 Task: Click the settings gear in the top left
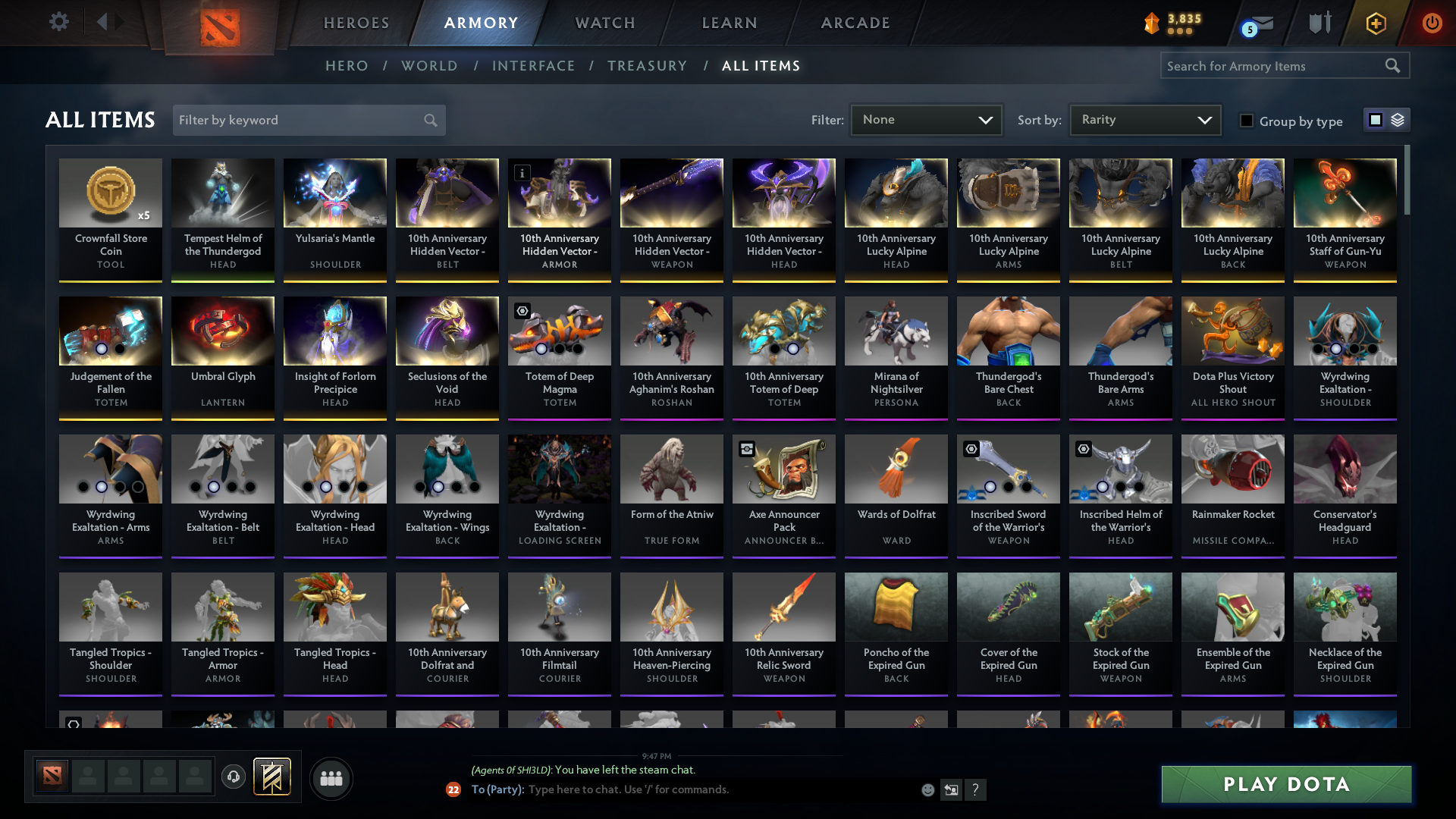pos(58,21)
